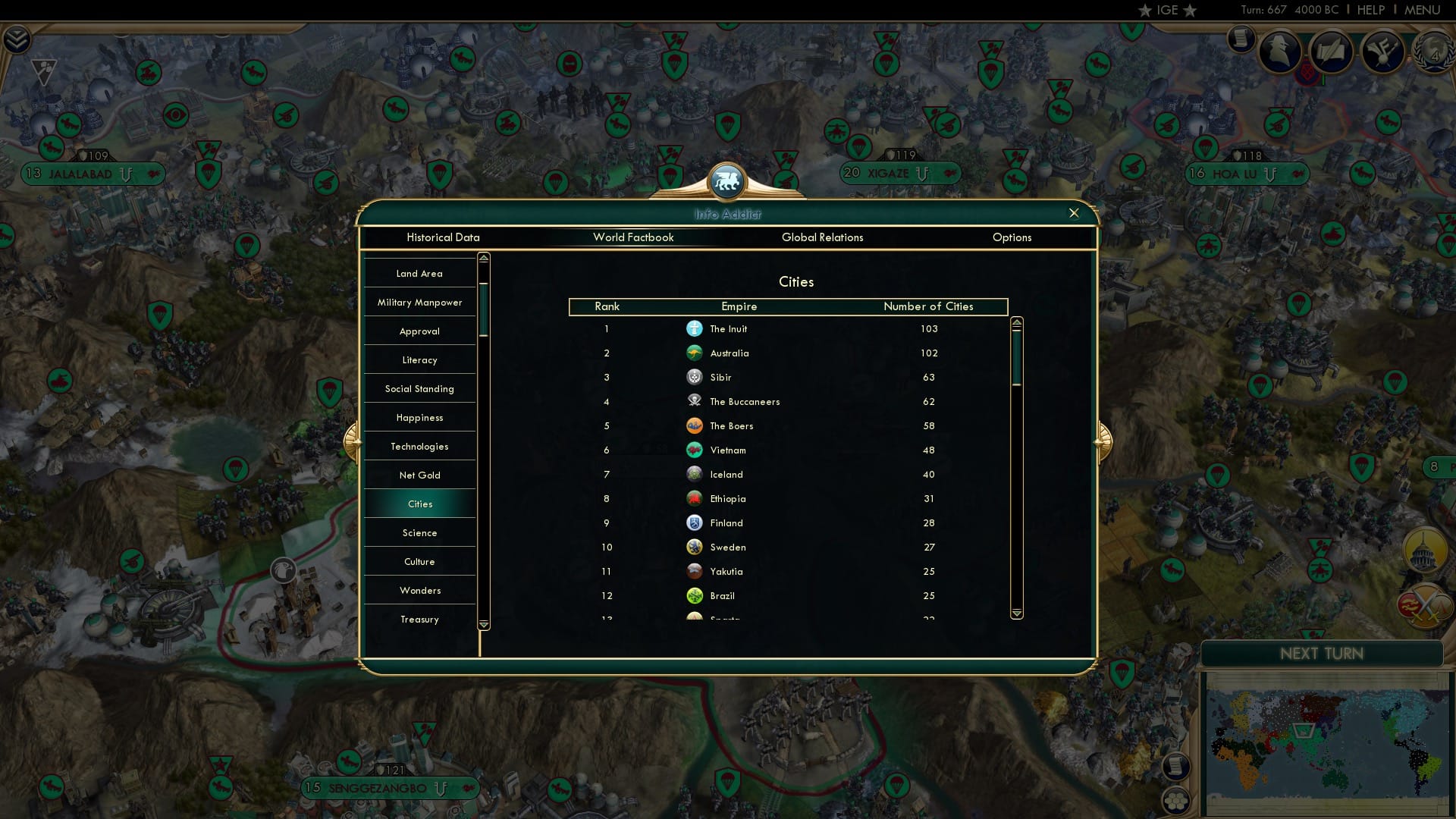This screenshot has height=819, width=1456.
Task: Switch to the Global Relations tab
Action: tap(823, 237)
